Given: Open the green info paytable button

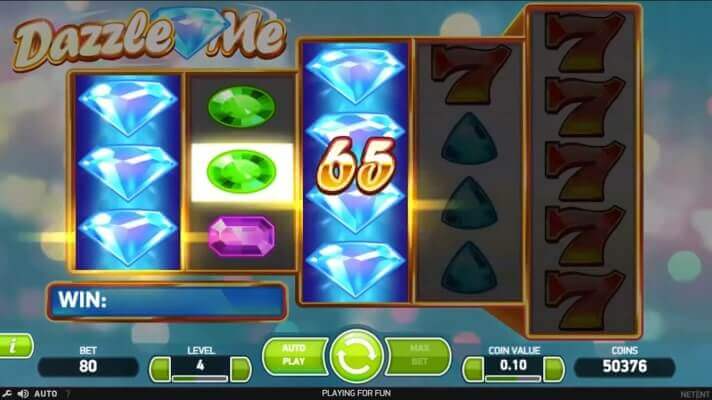Looking at the screenshot, I should point(14,346).
